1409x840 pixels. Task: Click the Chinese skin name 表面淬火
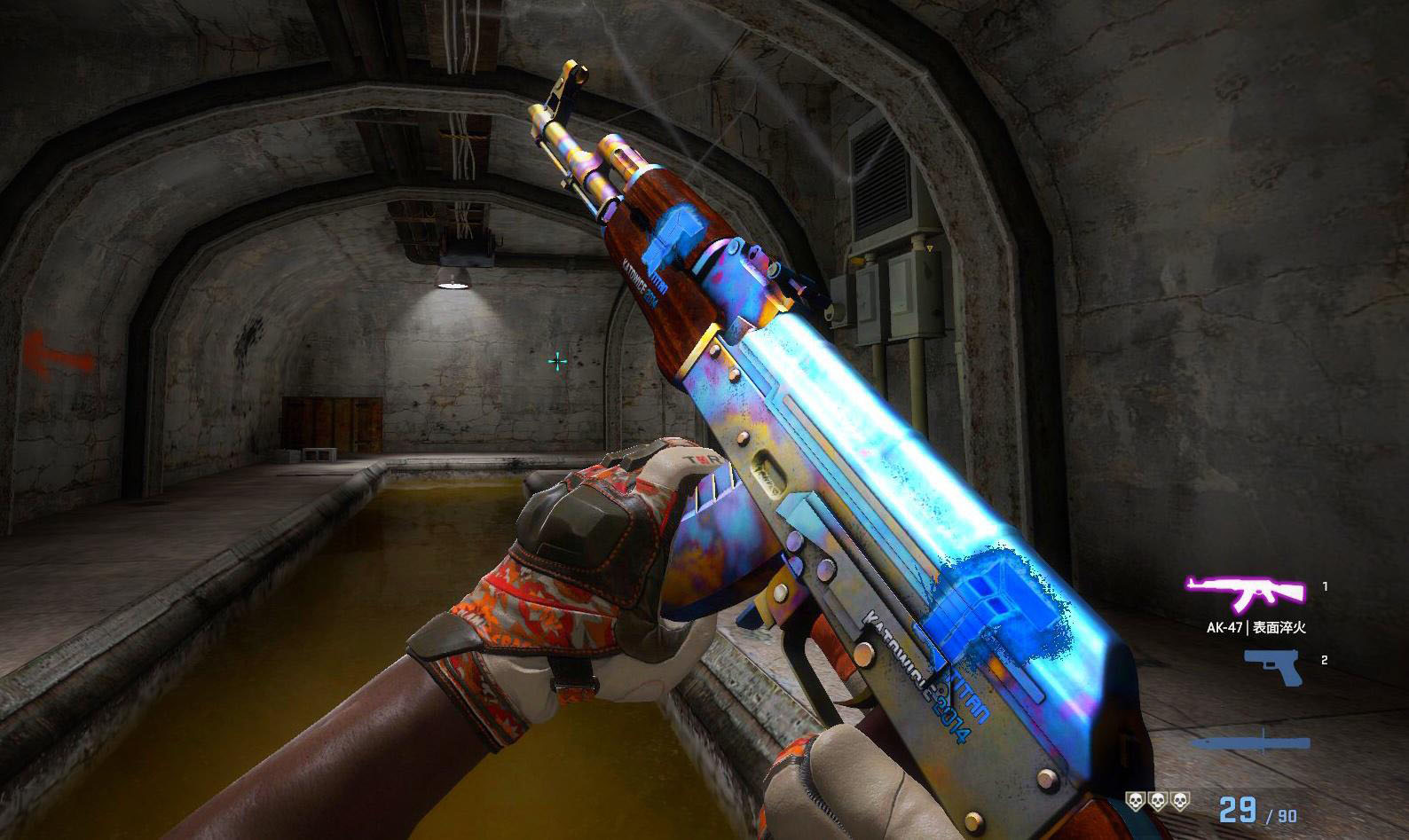[1279, 628]
